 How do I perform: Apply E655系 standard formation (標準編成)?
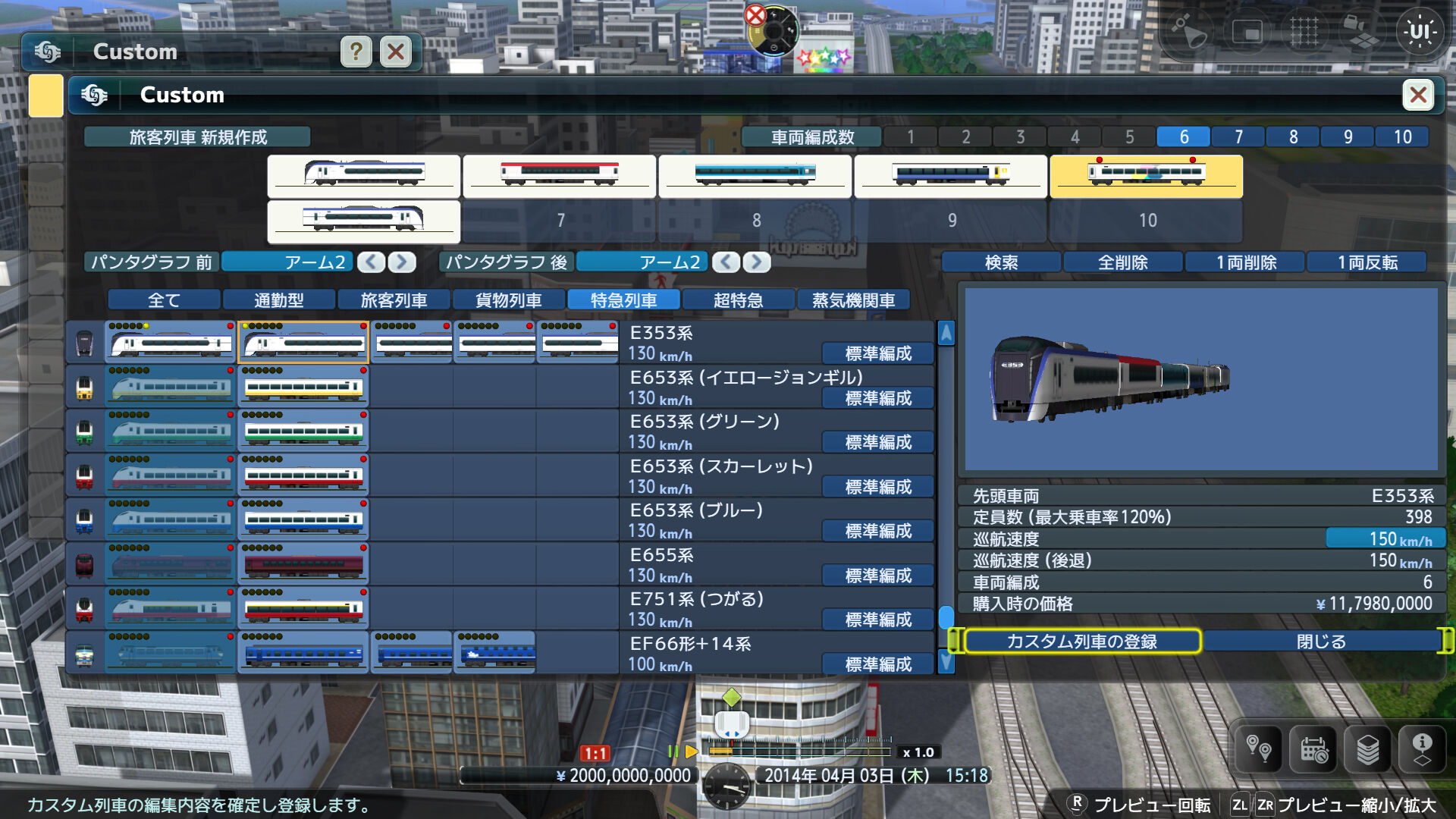(877, 575)
